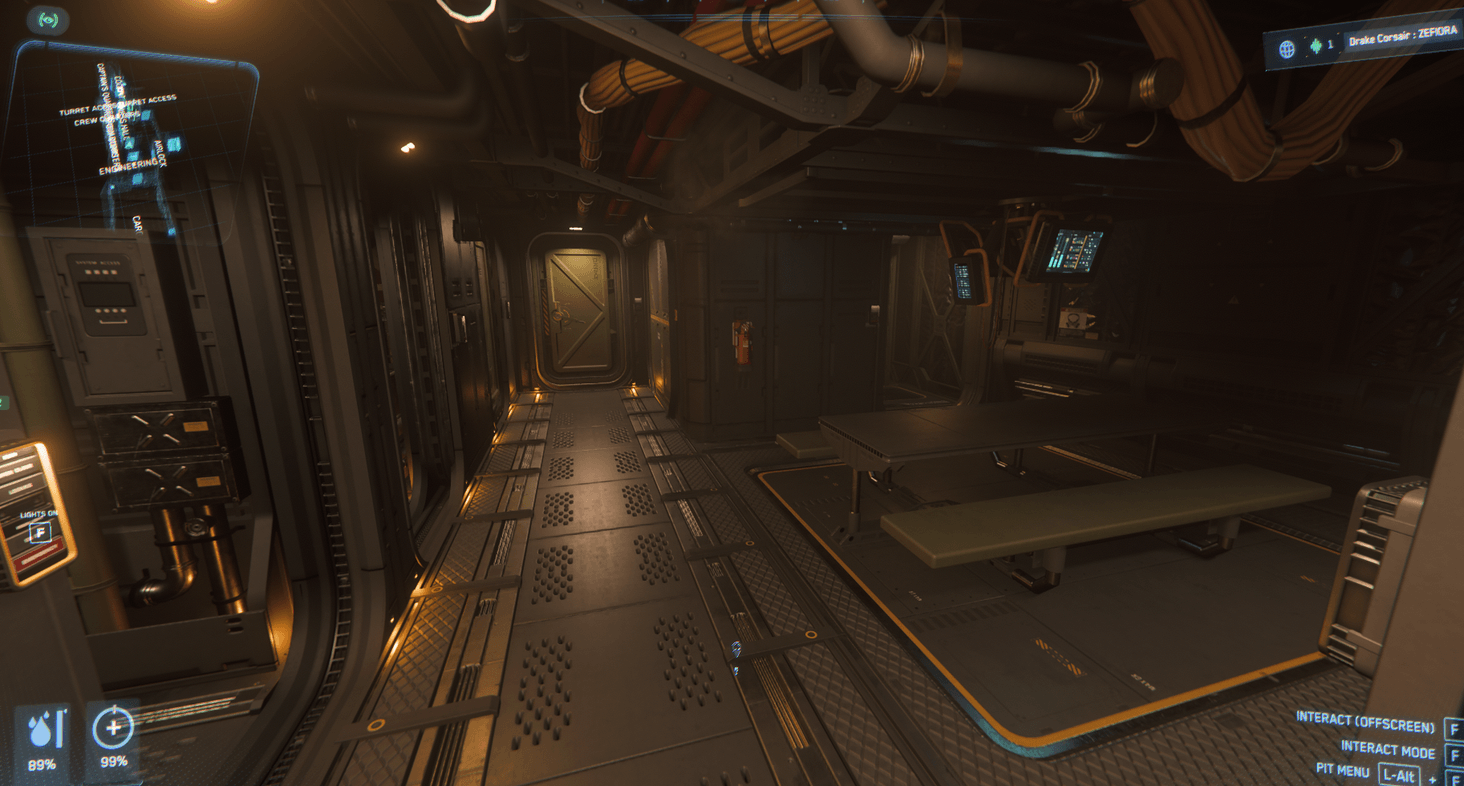Click the hydration level bar beside the droplet

(62, 730)
